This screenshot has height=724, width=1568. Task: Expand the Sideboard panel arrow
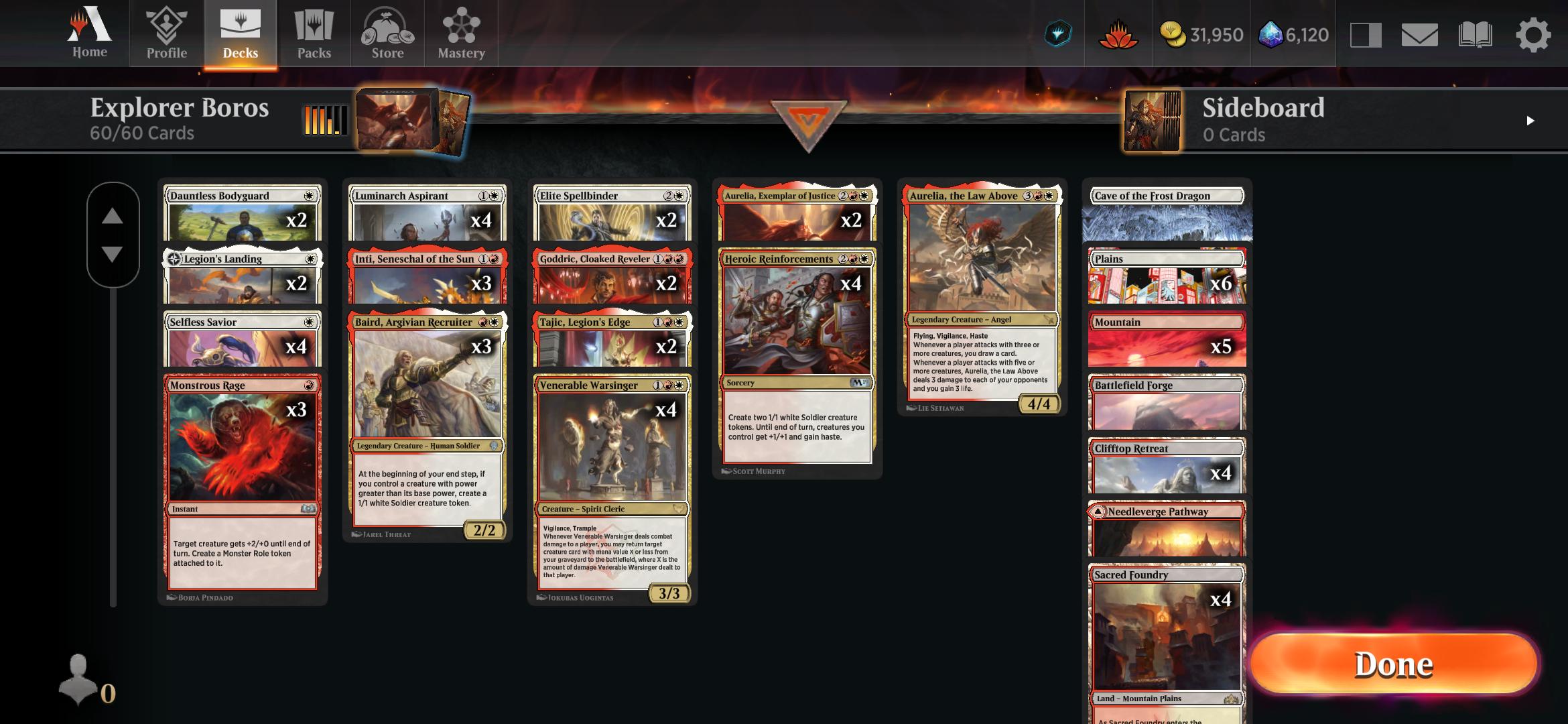pyautogui.click(x=1529, y=121)
